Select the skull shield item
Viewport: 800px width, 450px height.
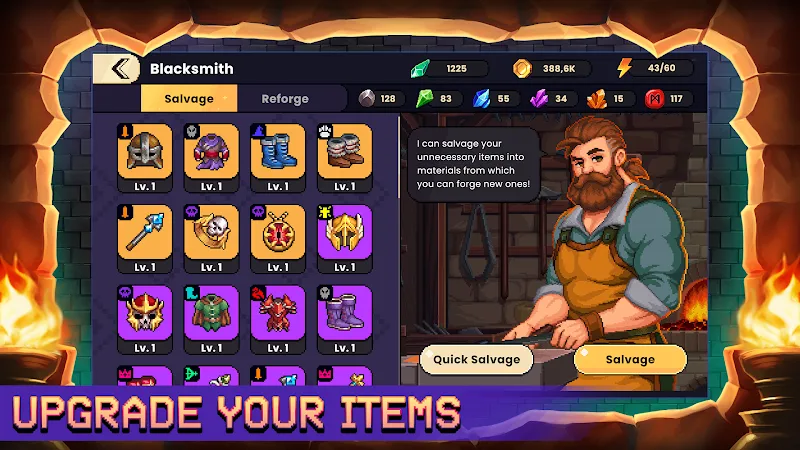(211, 232)
